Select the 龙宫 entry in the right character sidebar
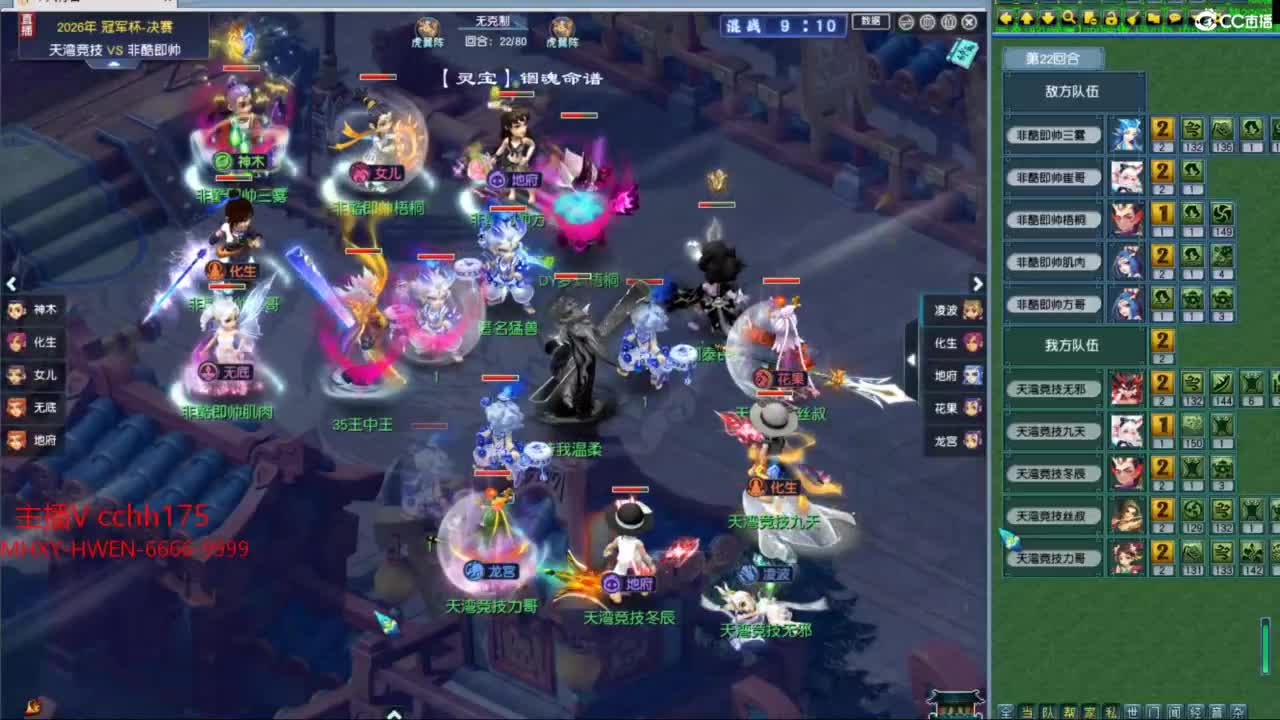1280x720 pixels. (952, 440)
